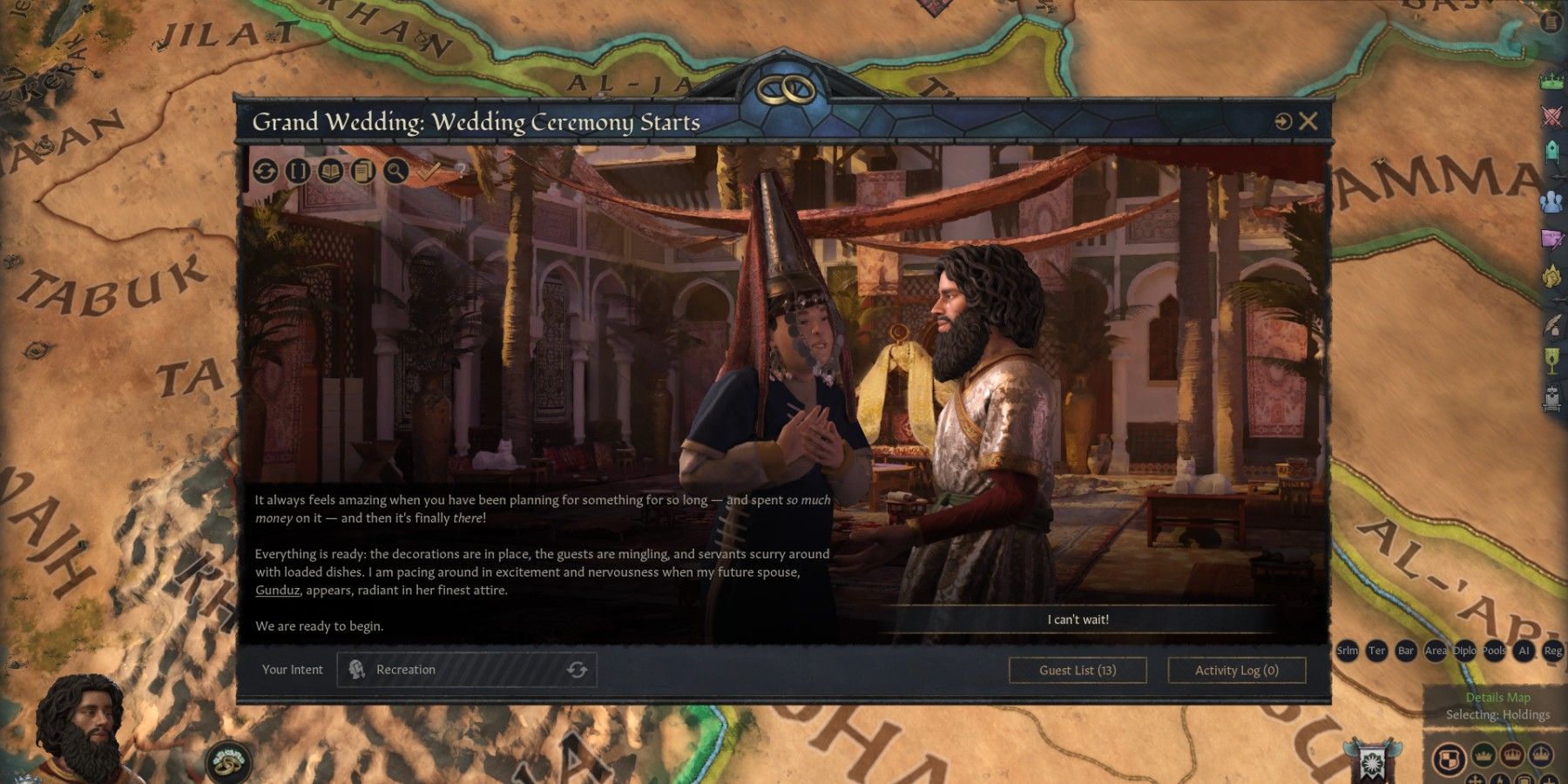Click the magnifying glass debug icon
This screenshot has height=784, width=1568.
tap(395, 171)
